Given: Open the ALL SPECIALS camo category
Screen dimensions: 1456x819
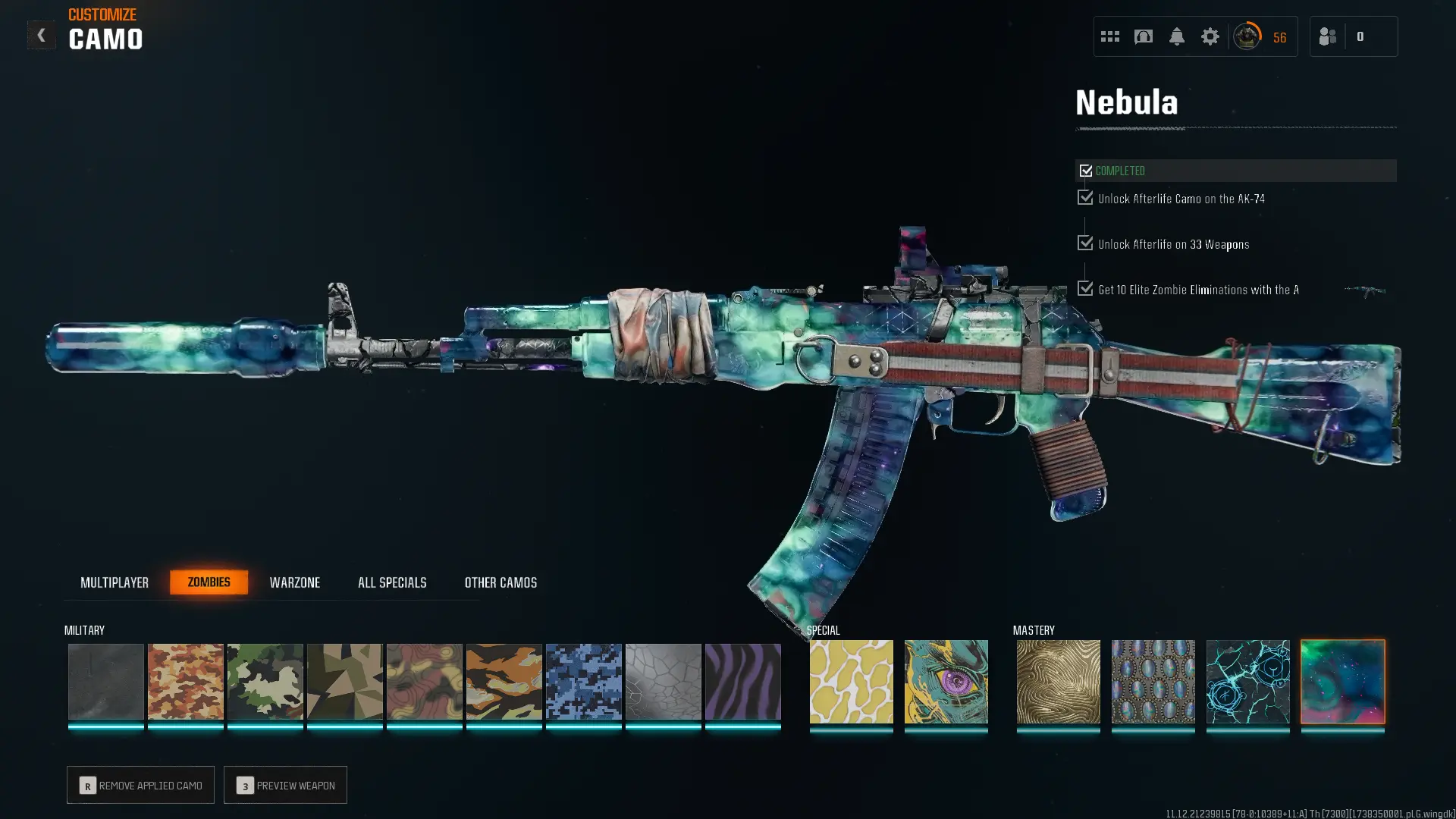Looking at the screenshot, I should click(x=392, y=582).
